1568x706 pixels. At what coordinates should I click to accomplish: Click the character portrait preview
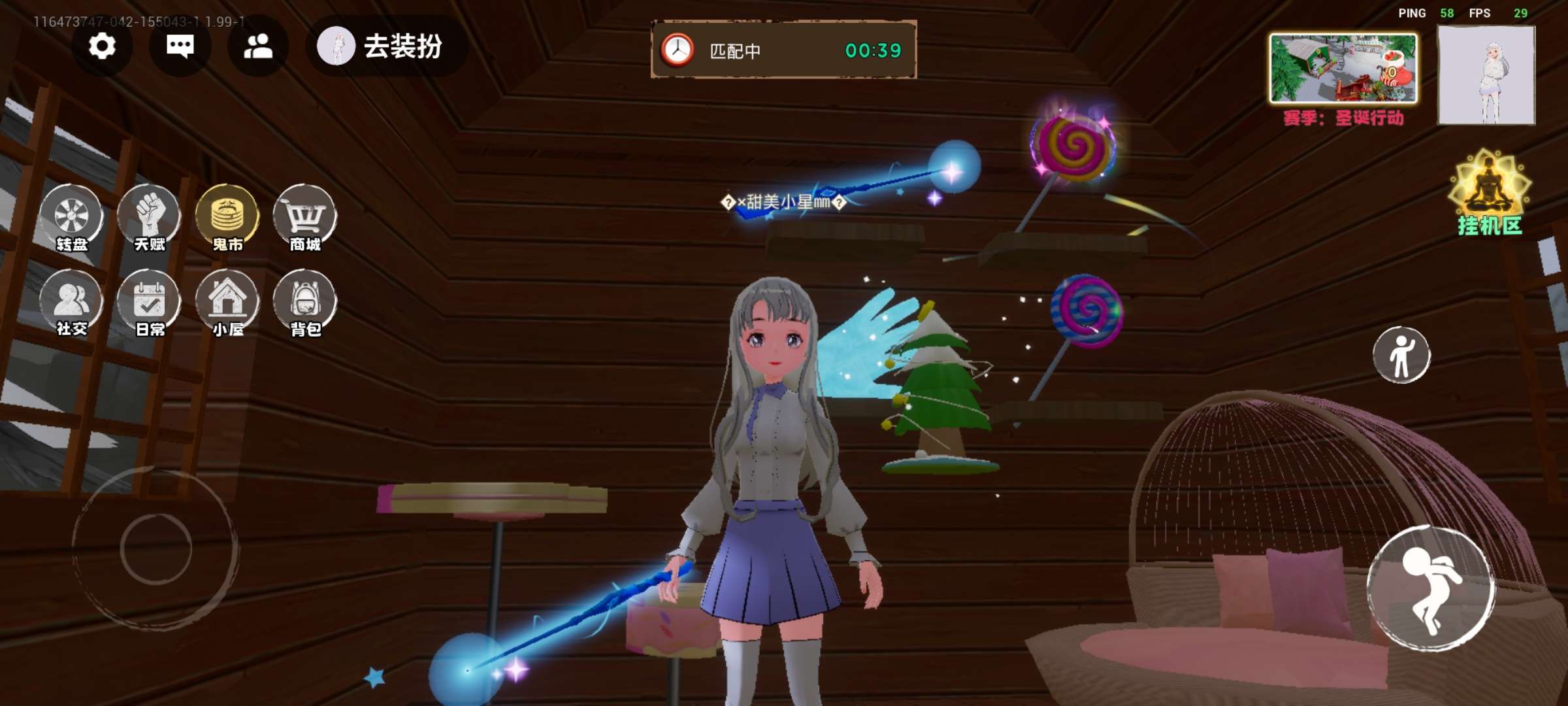pyautogui.click(x=1486, y=75)
